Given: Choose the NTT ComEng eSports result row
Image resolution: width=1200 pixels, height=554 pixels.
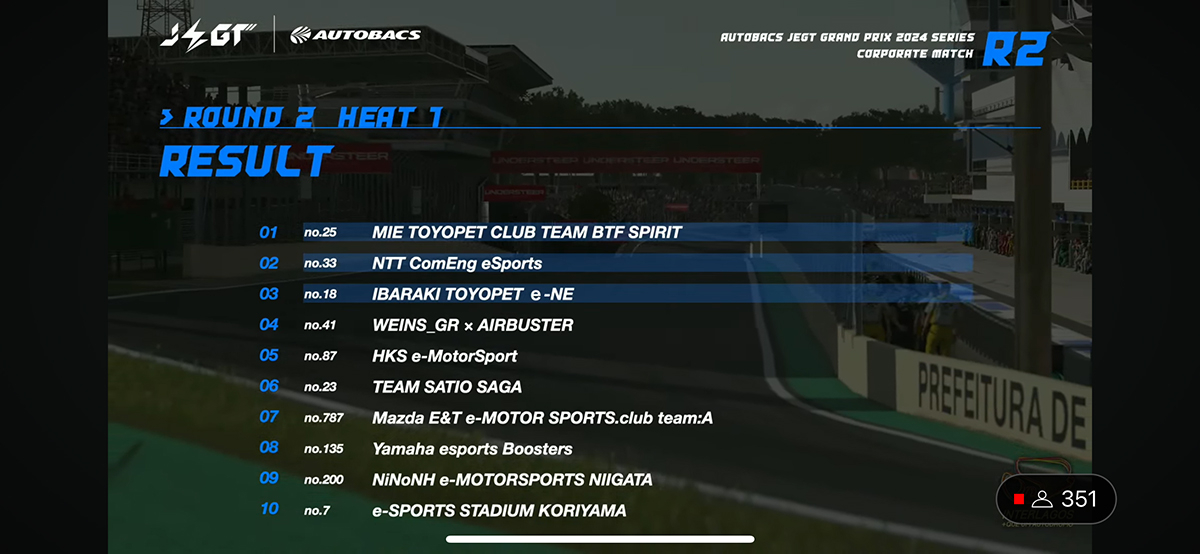Looking at the screenshot, I should click(x=457, y=264).
